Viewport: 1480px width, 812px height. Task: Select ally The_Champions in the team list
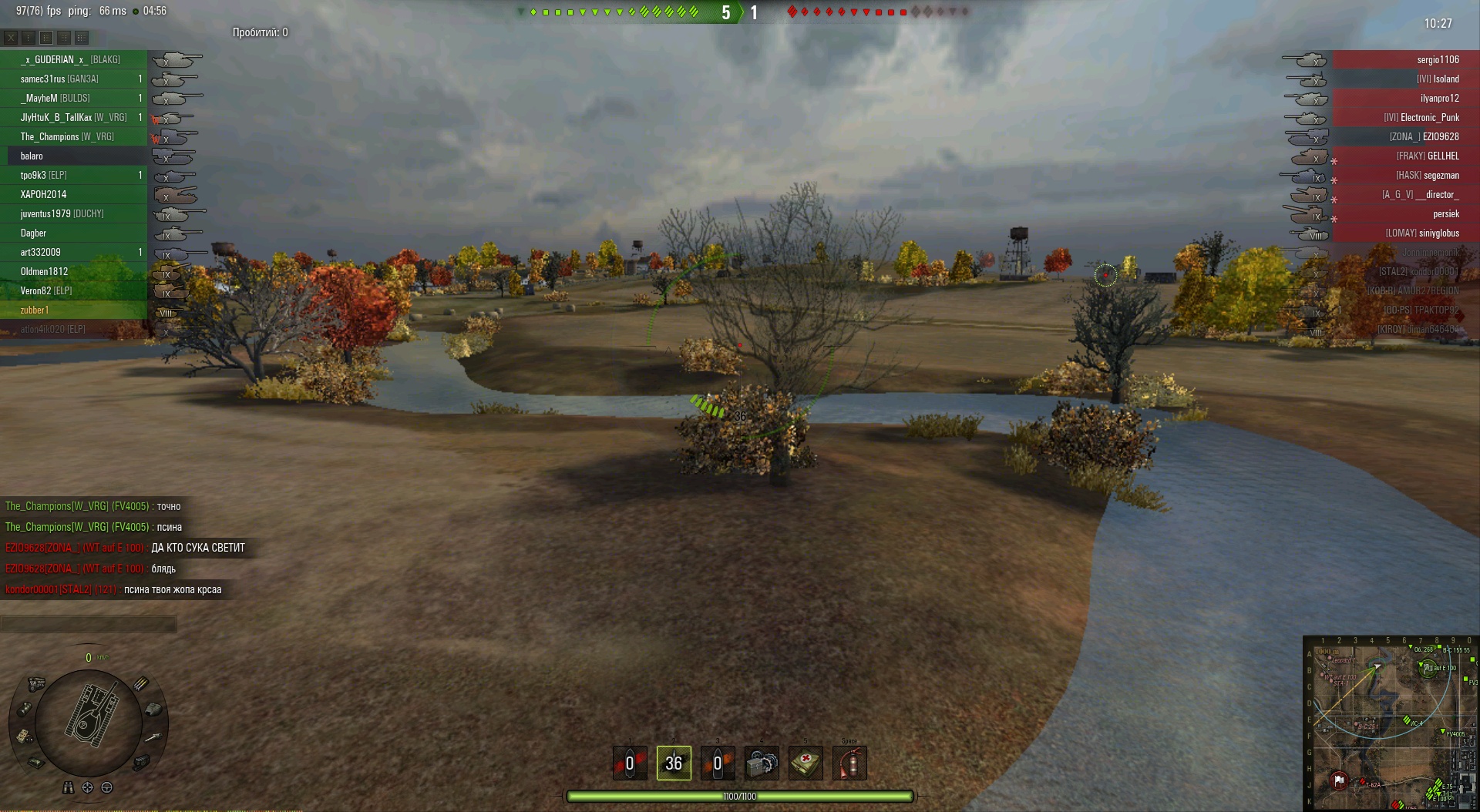pyautogui.click(x=68, y=136)
